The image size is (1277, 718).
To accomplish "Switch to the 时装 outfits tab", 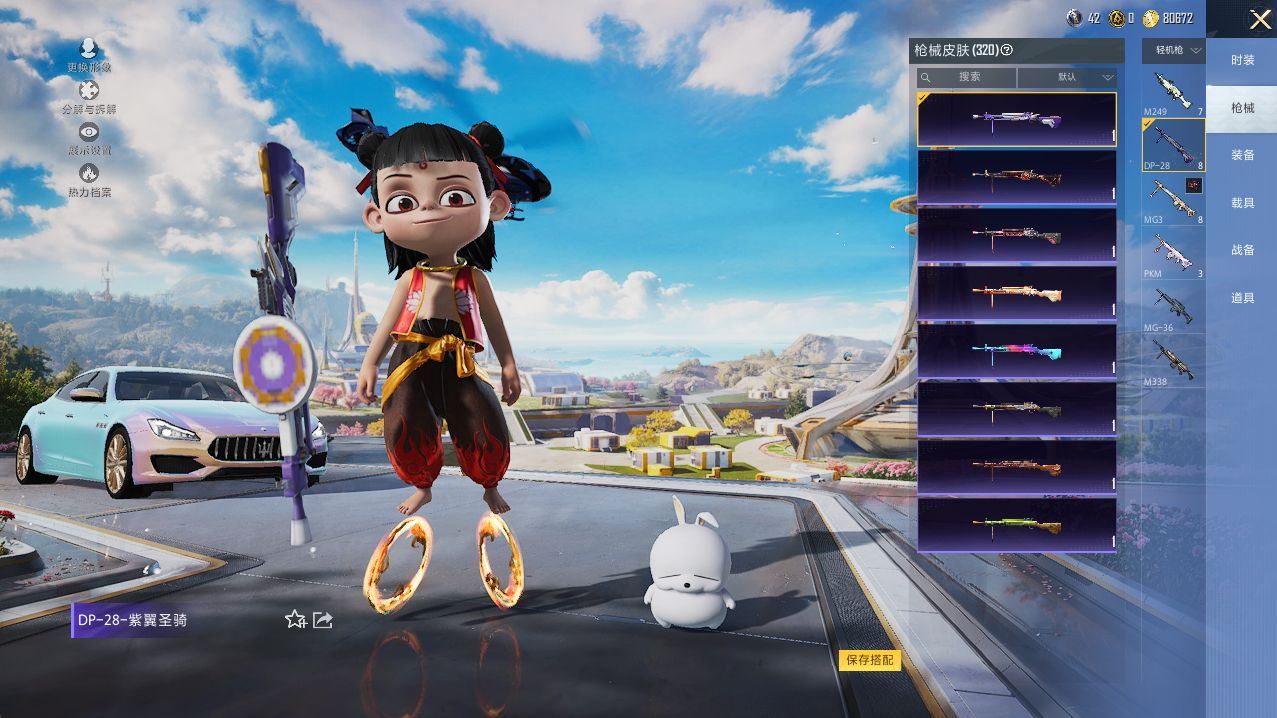I will (x=1242, y=60).
